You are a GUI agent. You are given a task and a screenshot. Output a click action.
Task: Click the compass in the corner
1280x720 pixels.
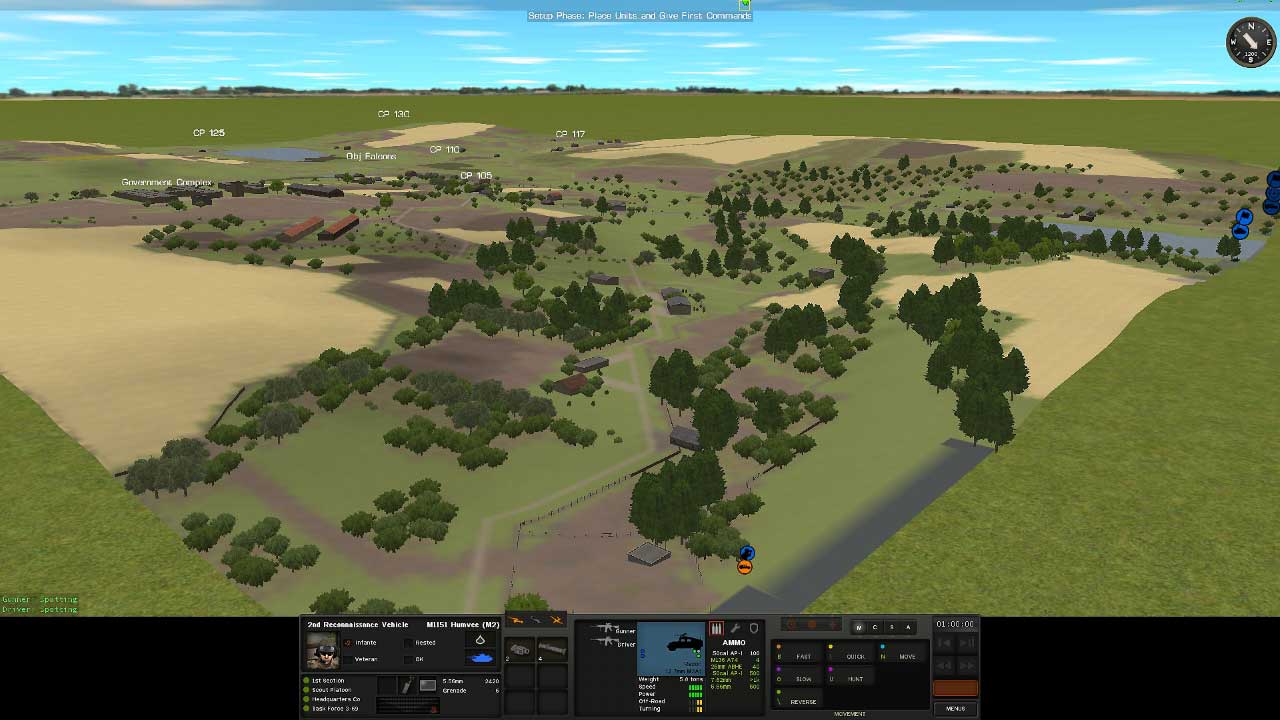pos(1249,42)
